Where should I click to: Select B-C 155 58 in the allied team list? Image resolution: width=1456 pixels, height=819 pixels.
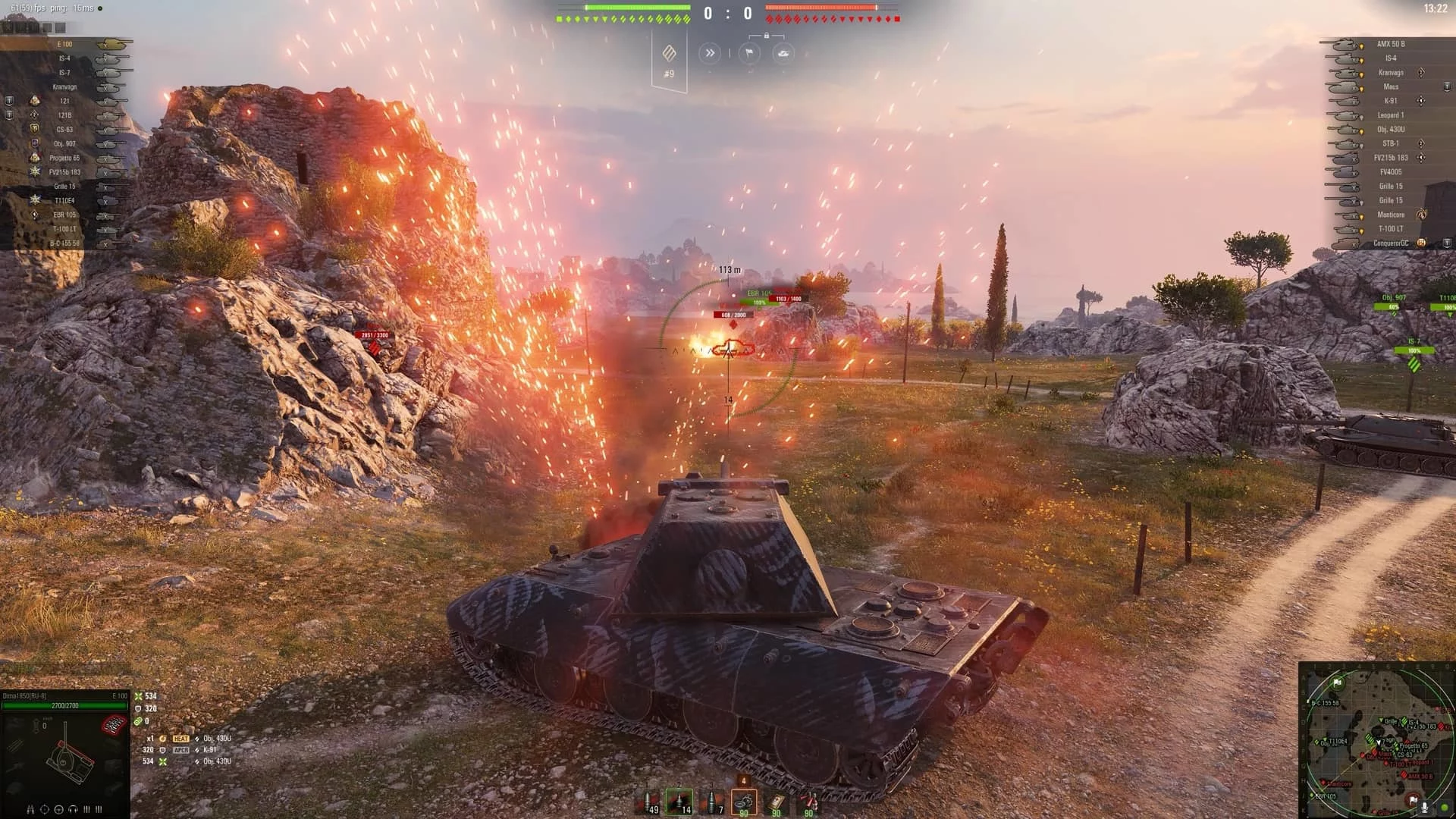tap(65, 243)
